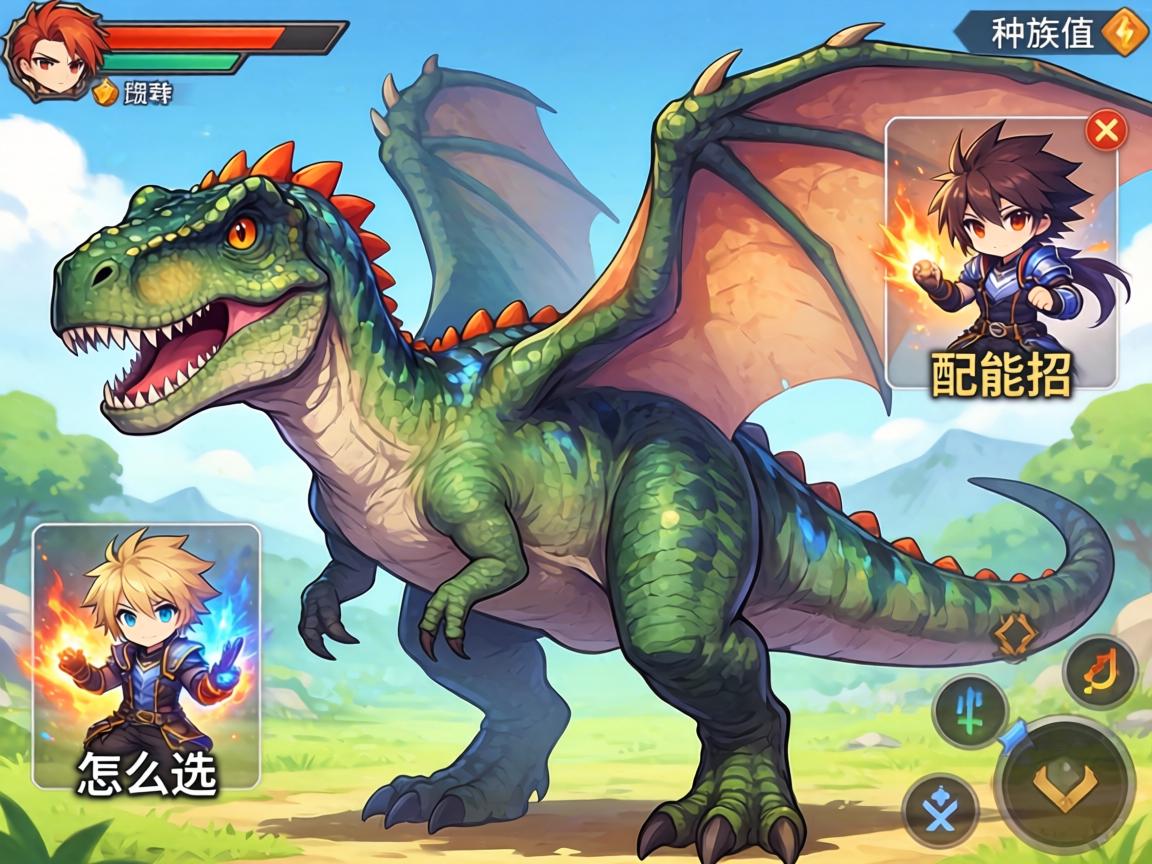Choose the 怎么选 blond hero card
Image resolution: width=1152 pixels, height=864 pixels.
pyautogui.click(x=147, y=655)
